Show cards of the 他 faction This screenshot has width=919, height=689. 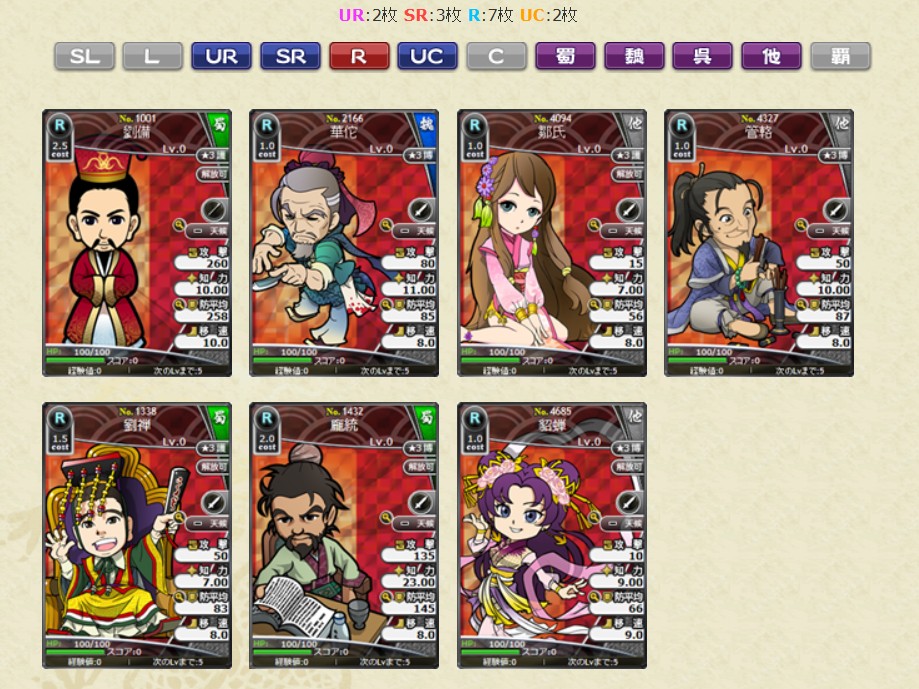tap(771, 56)
